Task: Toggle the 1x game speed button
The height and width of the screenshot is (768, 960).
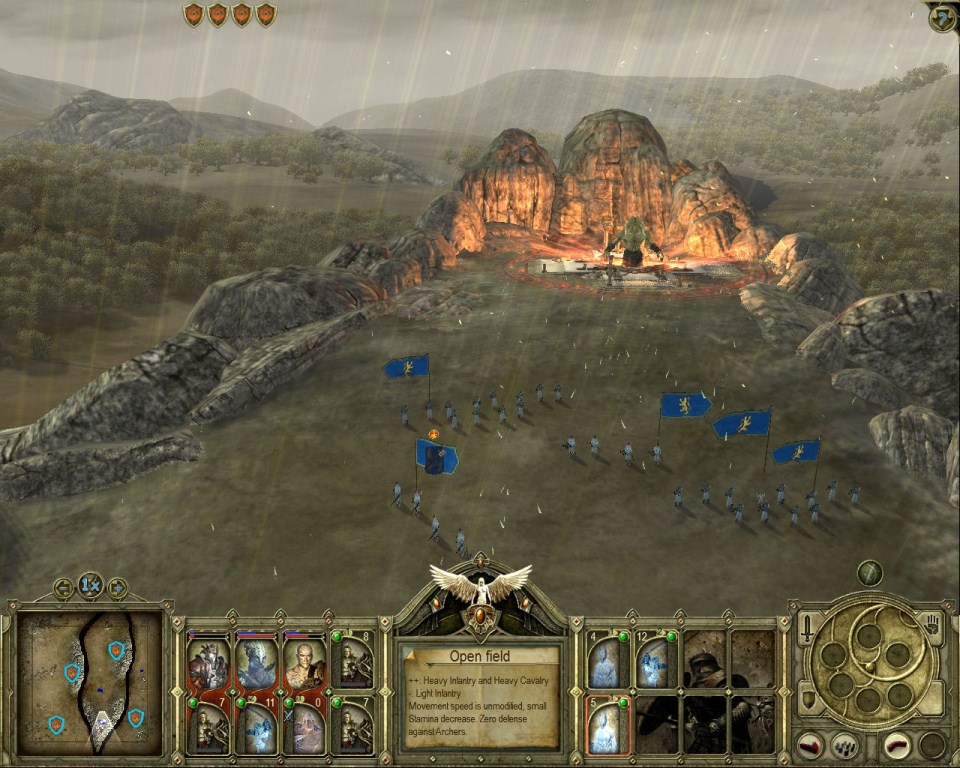Action: [x=91, y=586]
